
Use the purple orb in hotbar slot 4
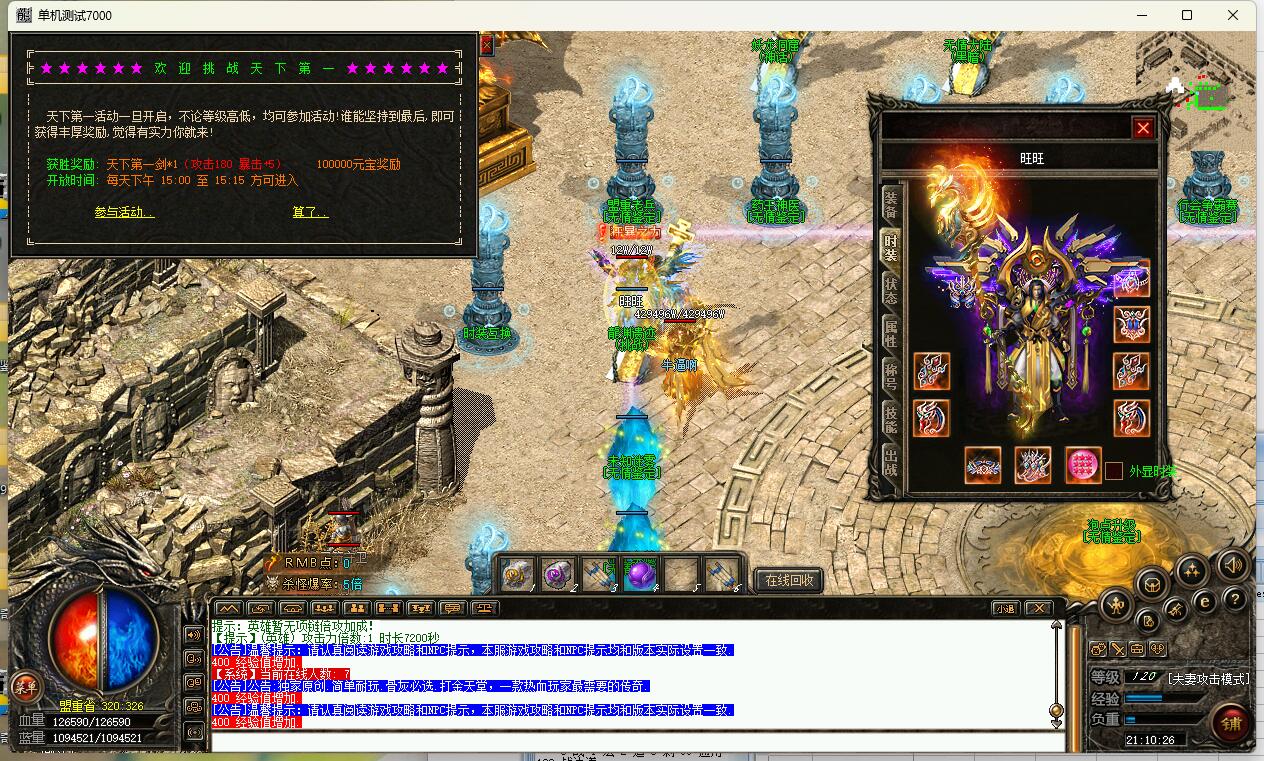[x=639, y=575]
